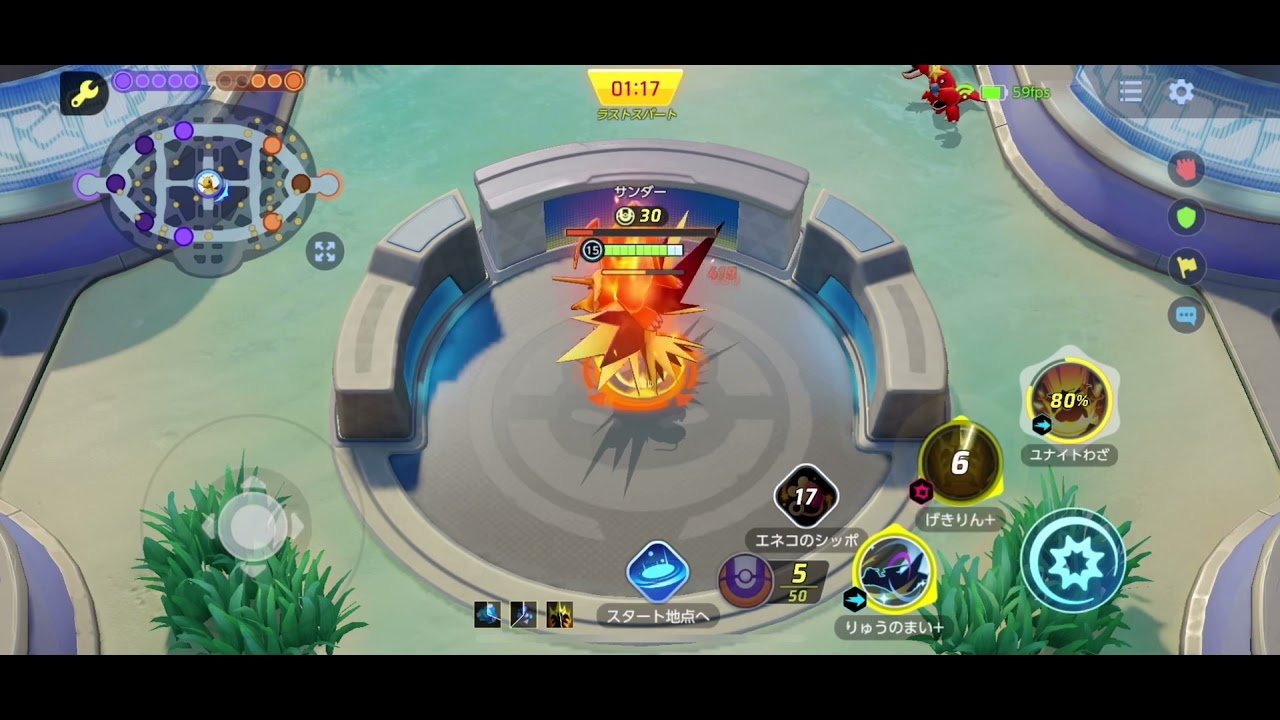Image resolution: width=1280 pixels, height=720 pixels.
Task: Tap the arena minimap
Action: (x=208, y=185)
